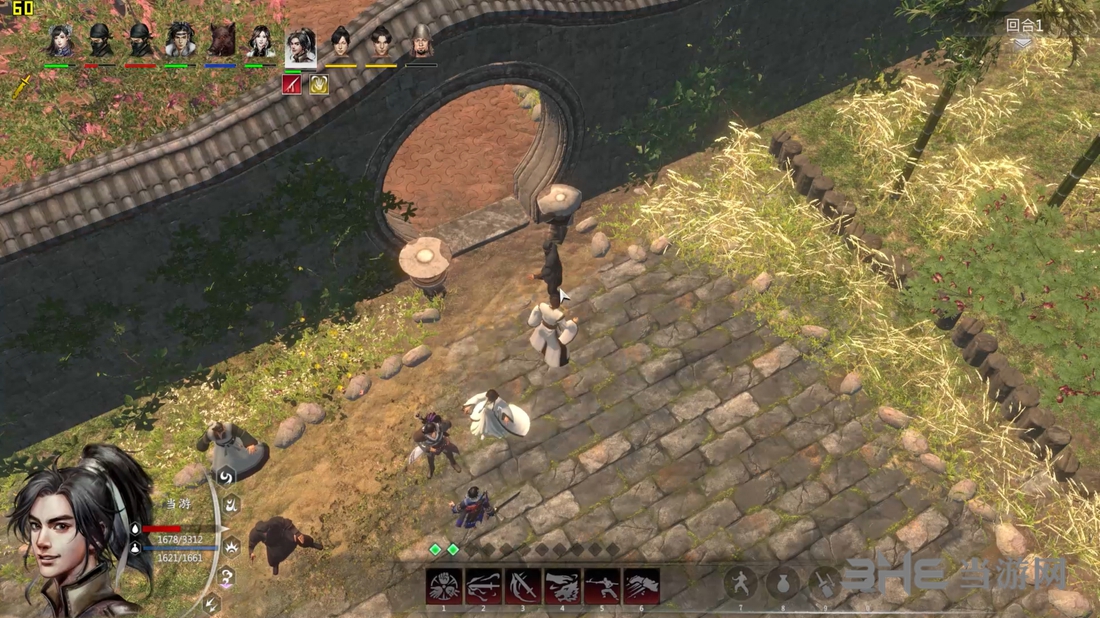The height and width of the screenshot is (618, 1100).
Task: Activate the sword thrust skill in slot 2
Action: click(x=483, y=586)
